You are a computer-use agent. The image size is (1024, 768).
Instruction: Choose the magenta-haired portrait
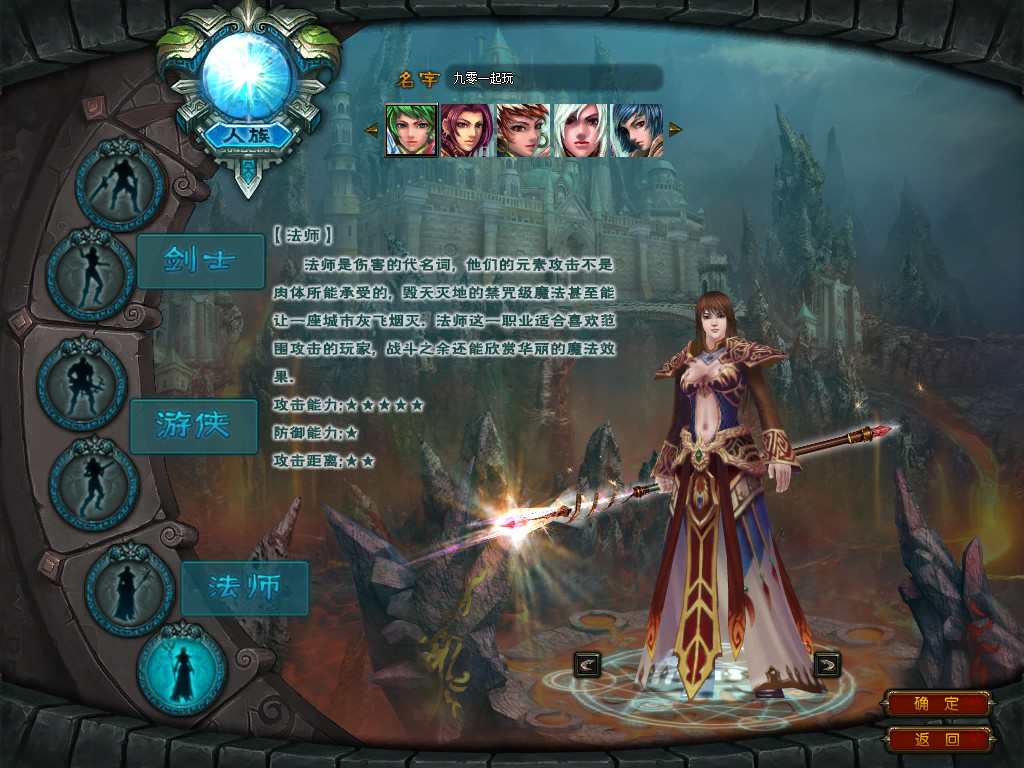point(467,130)
